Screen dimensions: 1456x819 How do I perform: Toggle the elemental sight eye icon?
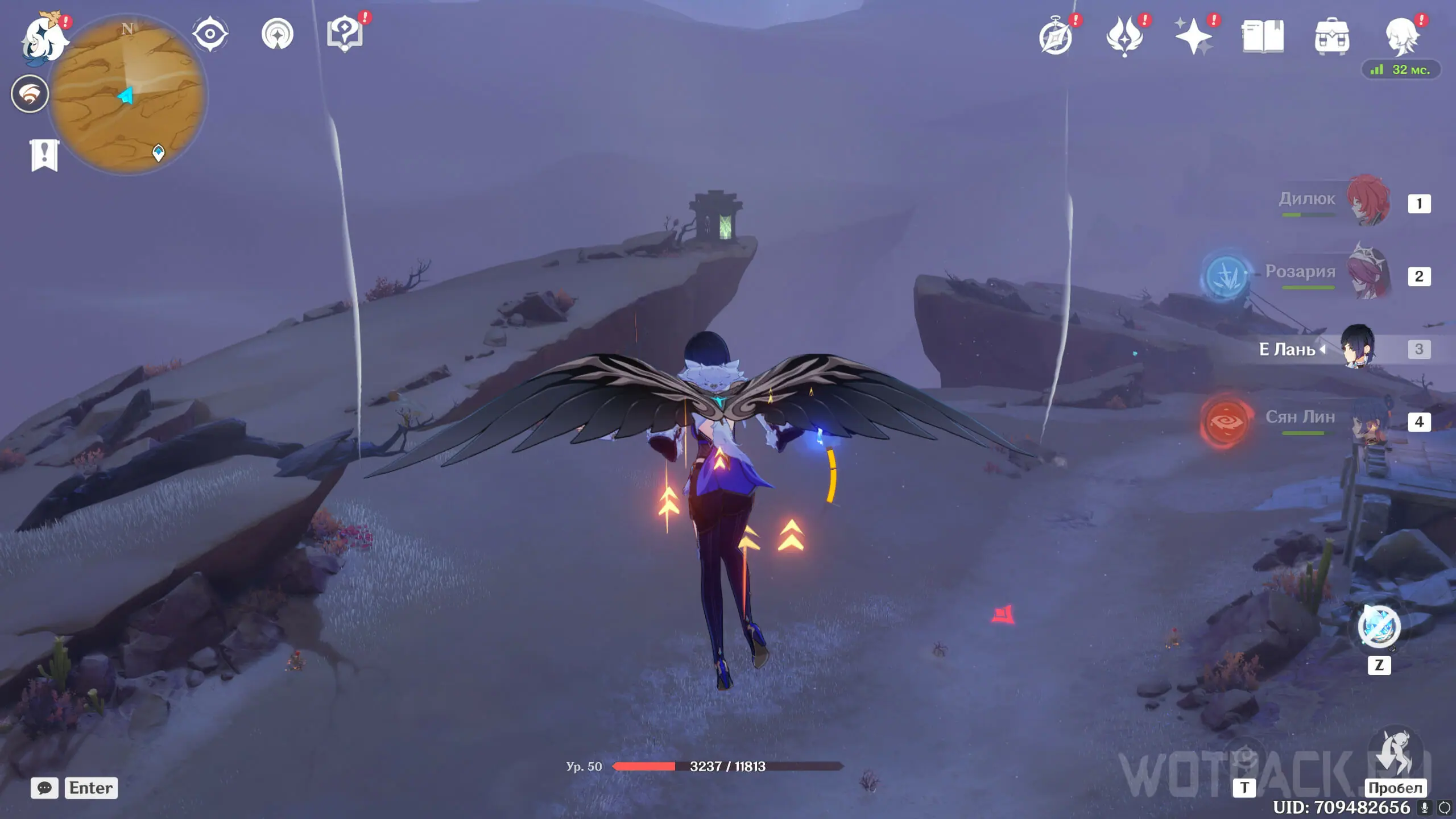click(x=210, y=34)
